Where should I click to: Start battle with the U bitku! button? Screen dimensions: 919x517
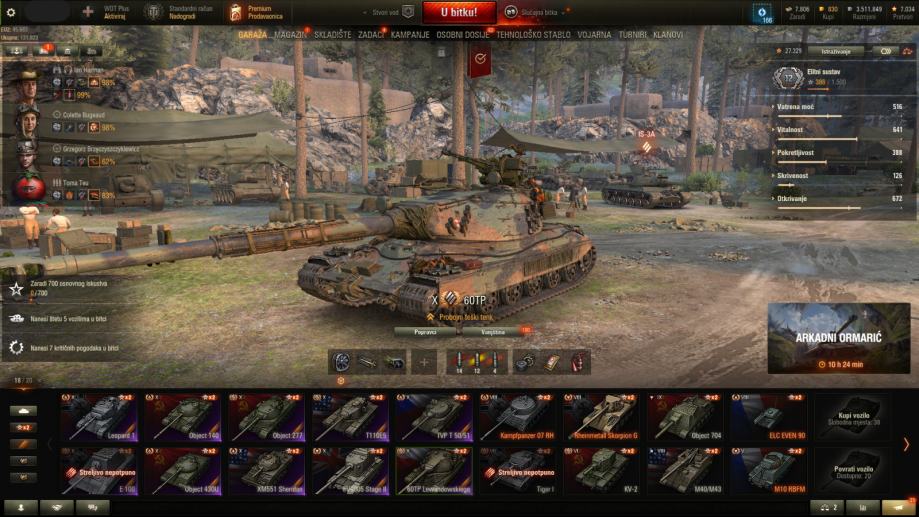click(459, 12)
